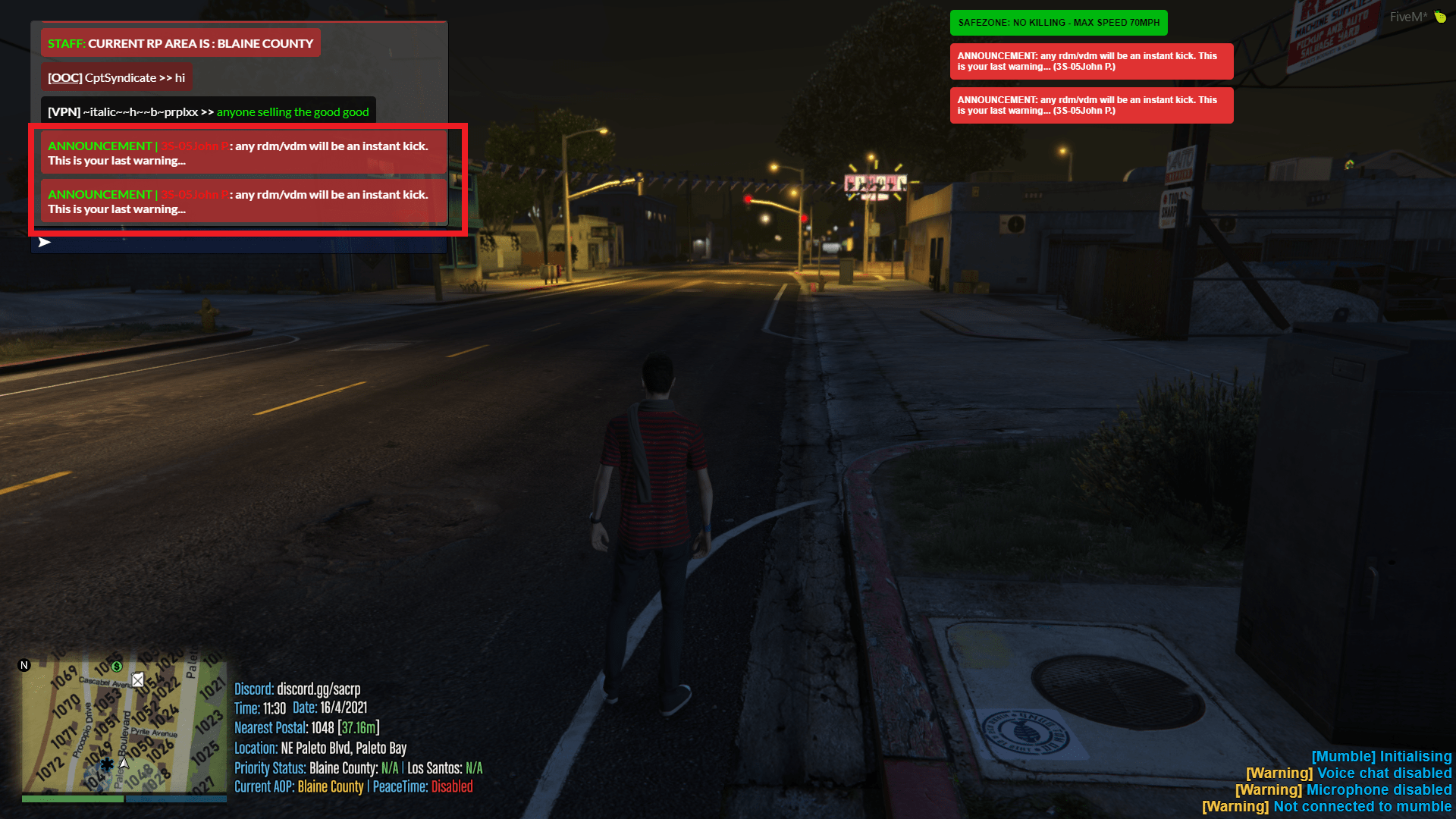Toggle PeaceTime from Disabled status
Viewport: 1456px width, 819px height.
tap(453, 786)
